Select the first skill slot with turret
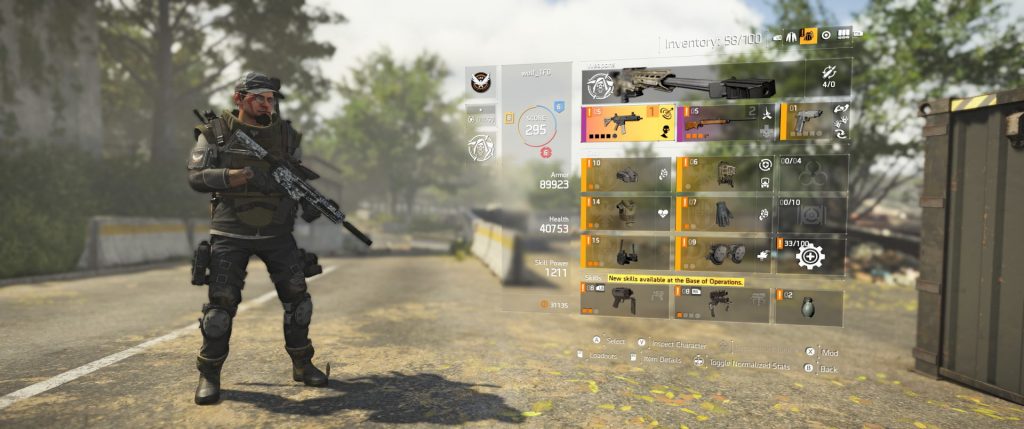Screen dimensions: 1024x429 pos(626,303)
